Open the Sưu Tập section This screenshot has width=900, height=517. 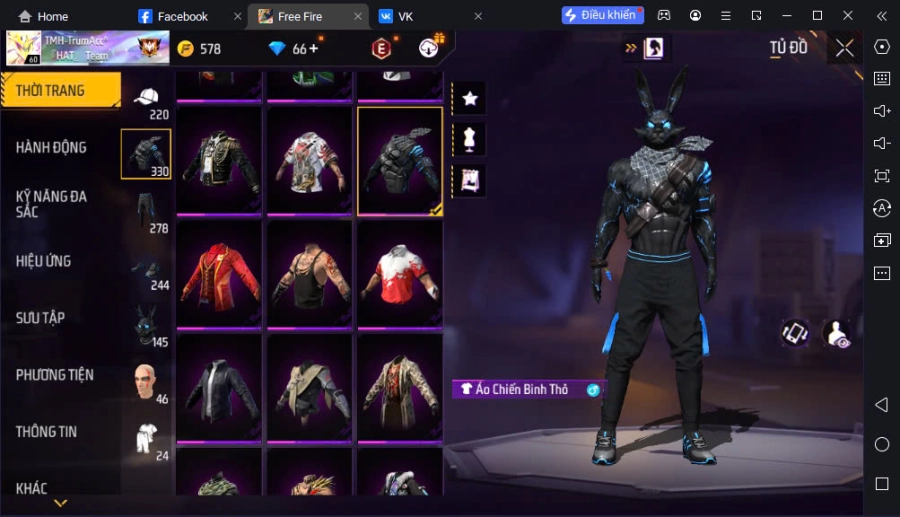click(x=41, y=318)
